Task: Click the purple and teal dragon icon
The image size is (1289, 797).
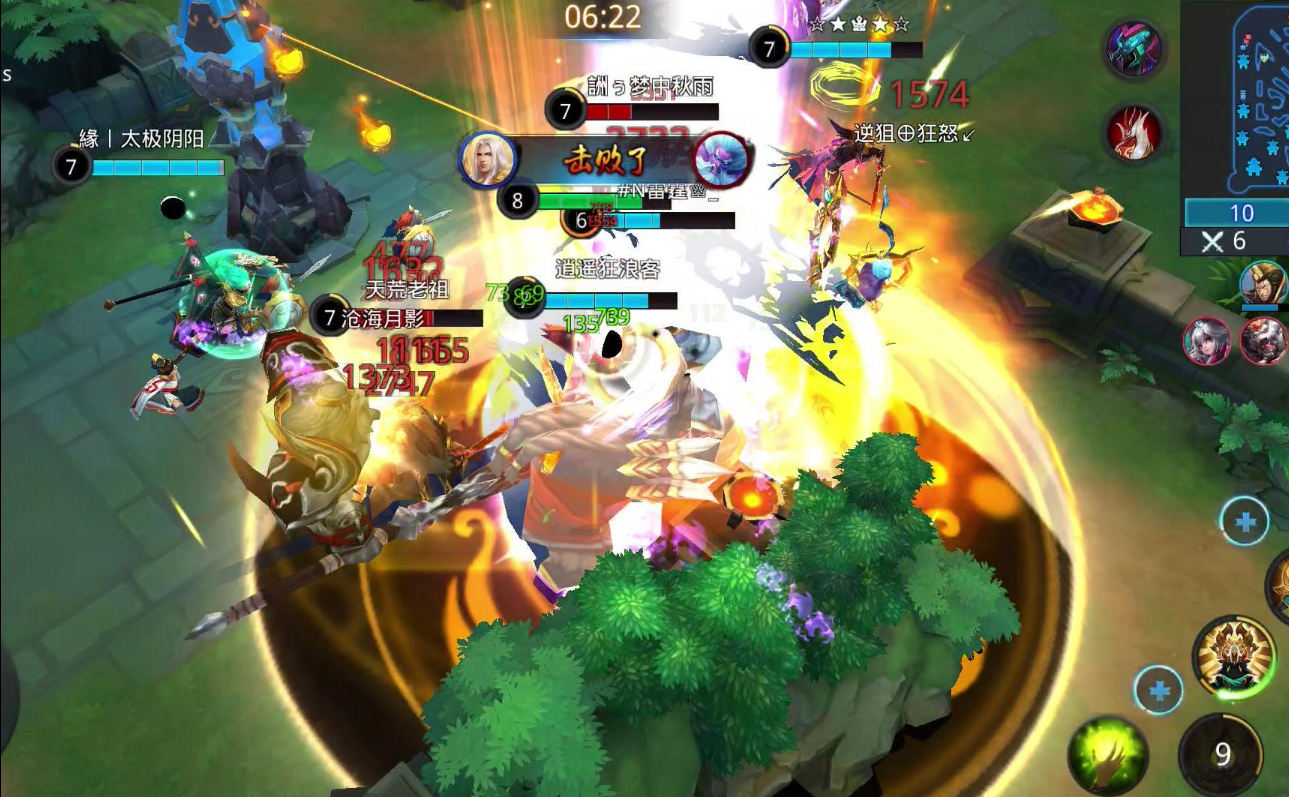Action: [x=1135, y=48]
